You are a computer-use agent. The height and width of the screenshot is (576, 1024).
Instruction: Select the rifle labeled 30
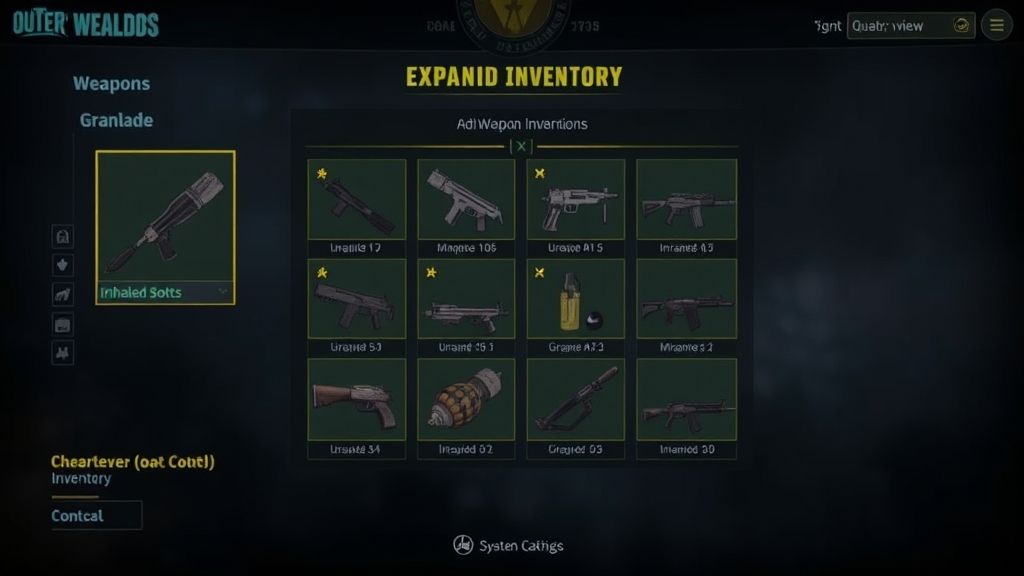pos(686,399)
